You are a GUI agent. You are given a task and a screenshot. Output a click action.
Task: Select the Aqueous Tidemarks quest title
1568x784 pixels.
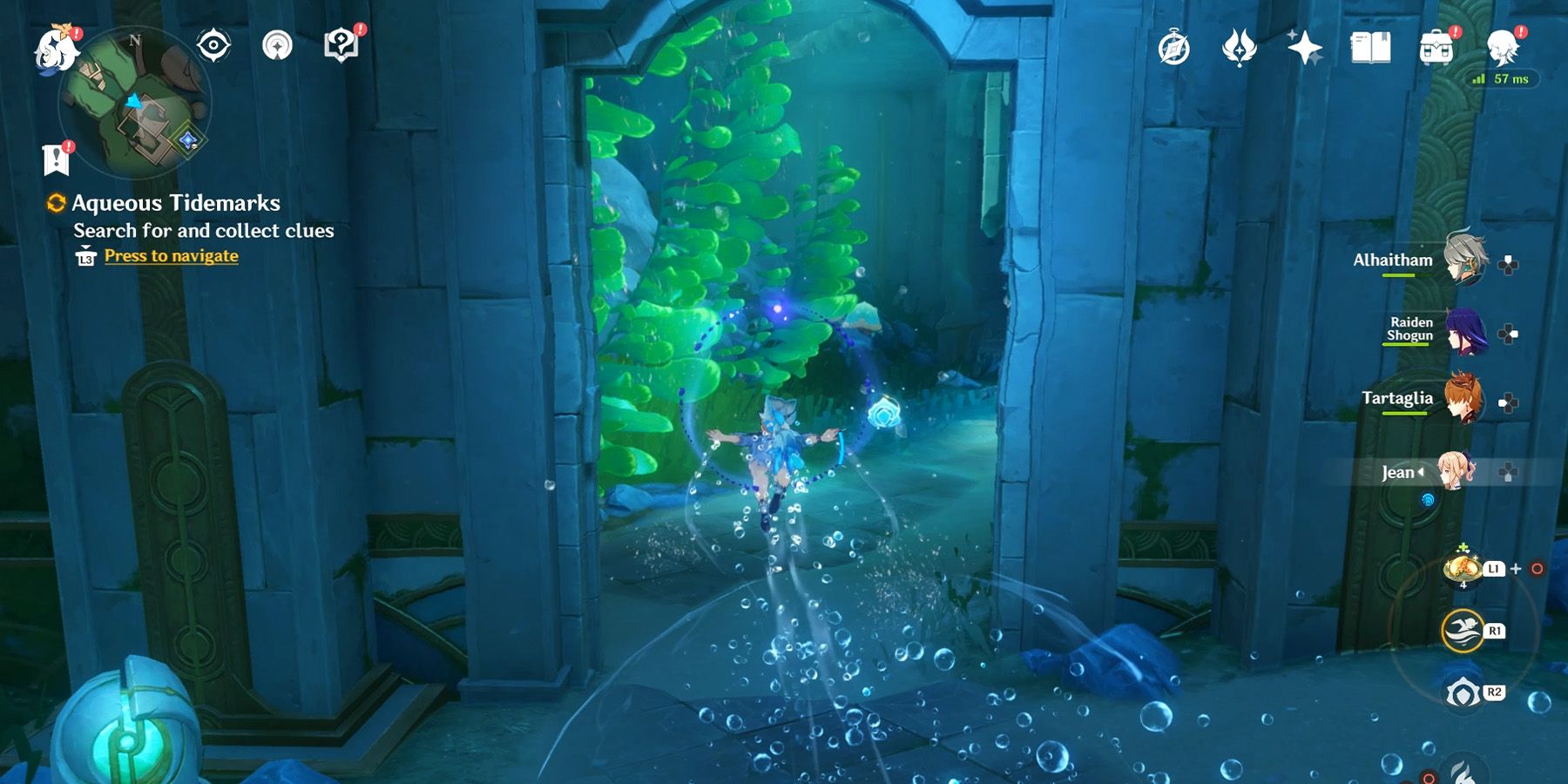[x=175, y=204]
